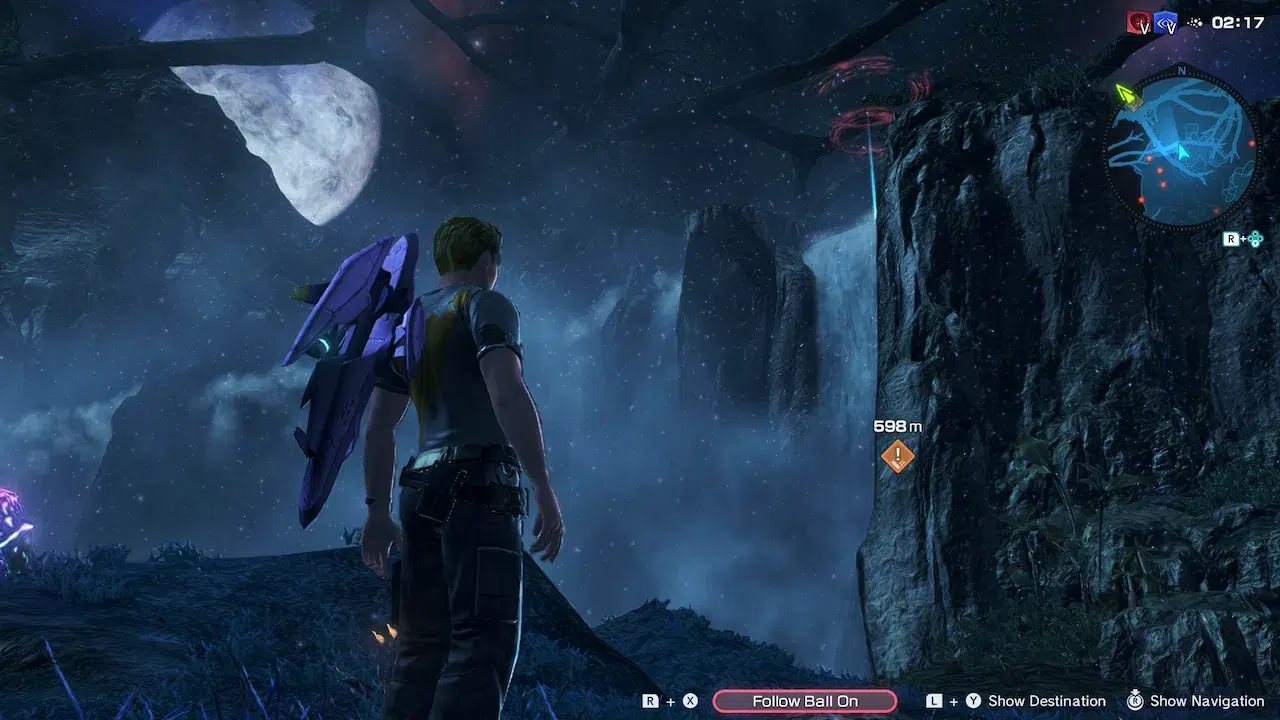The height and width of the screenshot is (720, 1280).
Task: Click the Show Destination label
Action: 1046,701
